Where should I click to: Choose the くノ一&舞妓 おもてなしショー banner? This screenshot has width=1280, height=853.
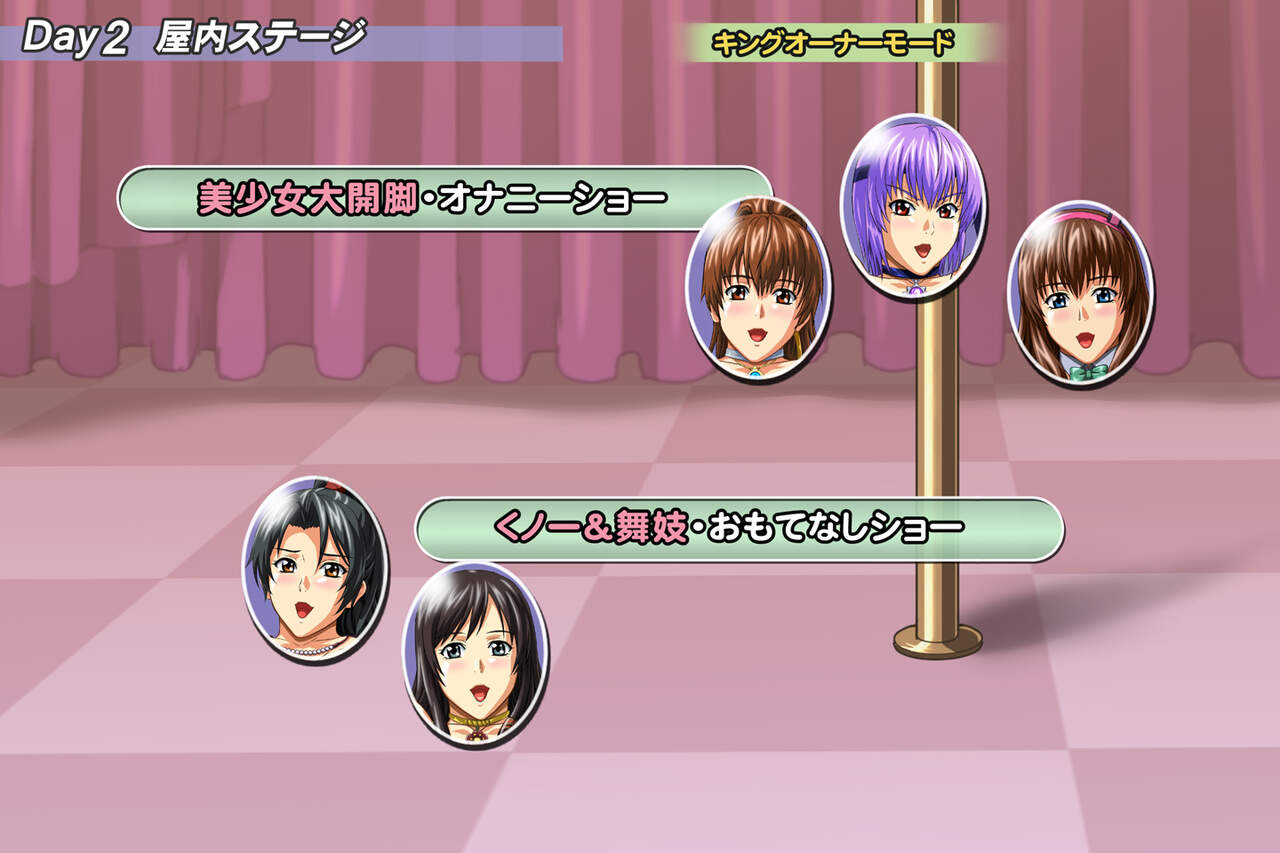[x=738, y=529]
